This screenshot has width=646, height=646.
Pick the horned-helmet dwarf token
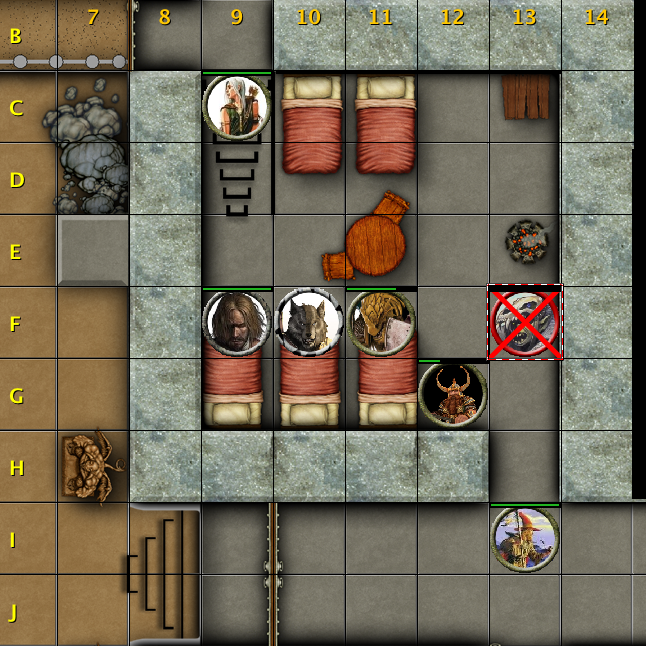point(453,394)
